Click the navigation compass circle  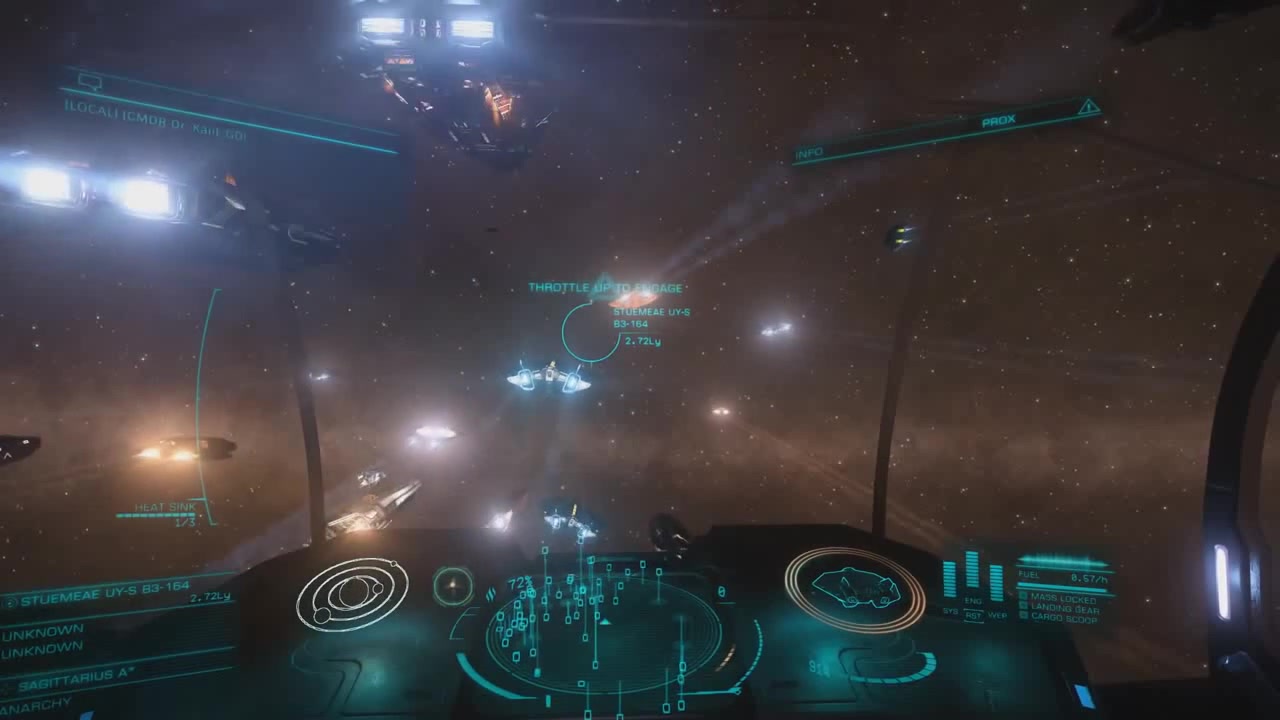pos(452,586)
